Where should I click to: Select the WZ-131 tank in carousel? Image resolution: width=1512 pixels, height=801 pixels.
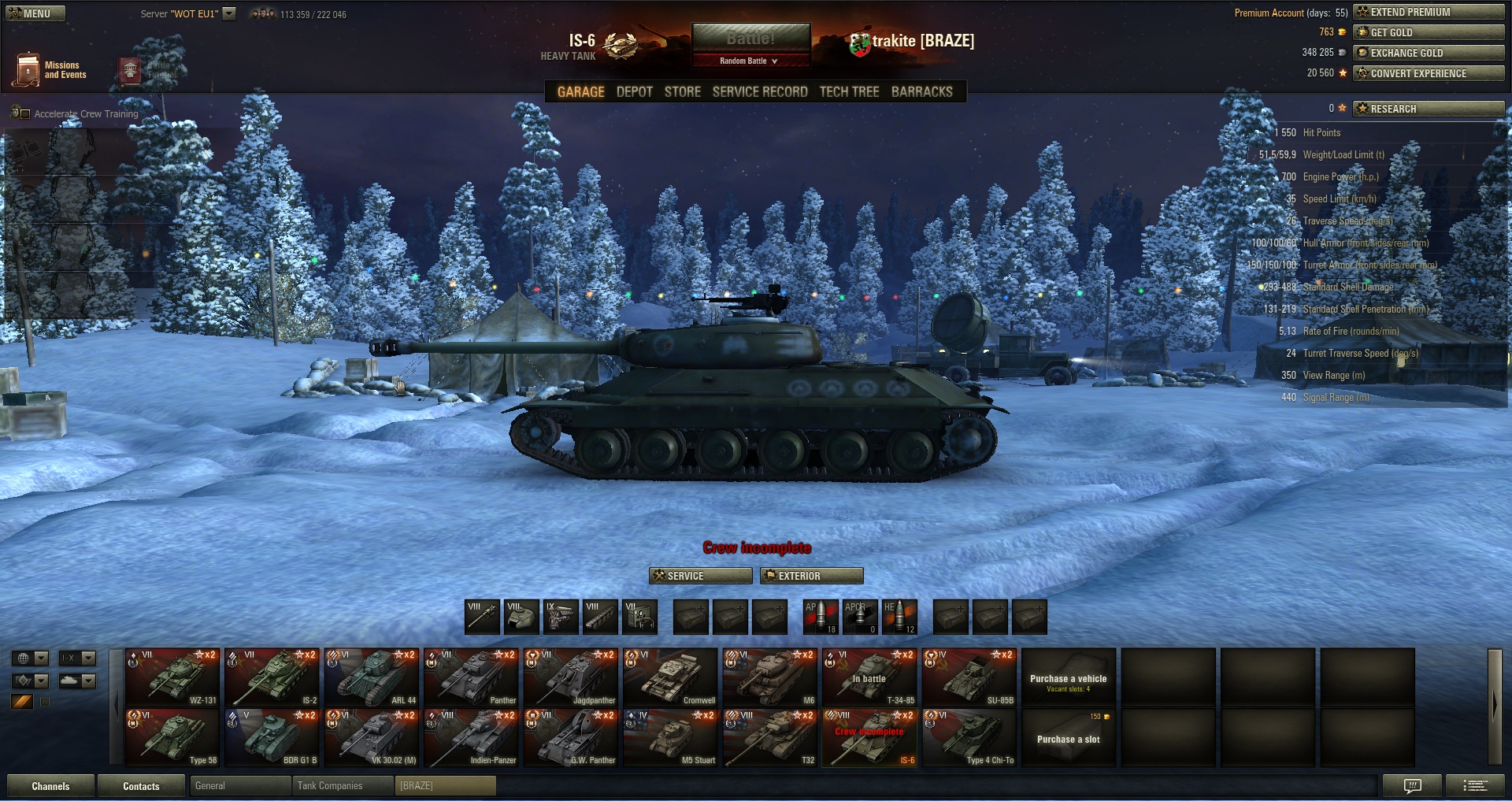(x=172, y=677)
